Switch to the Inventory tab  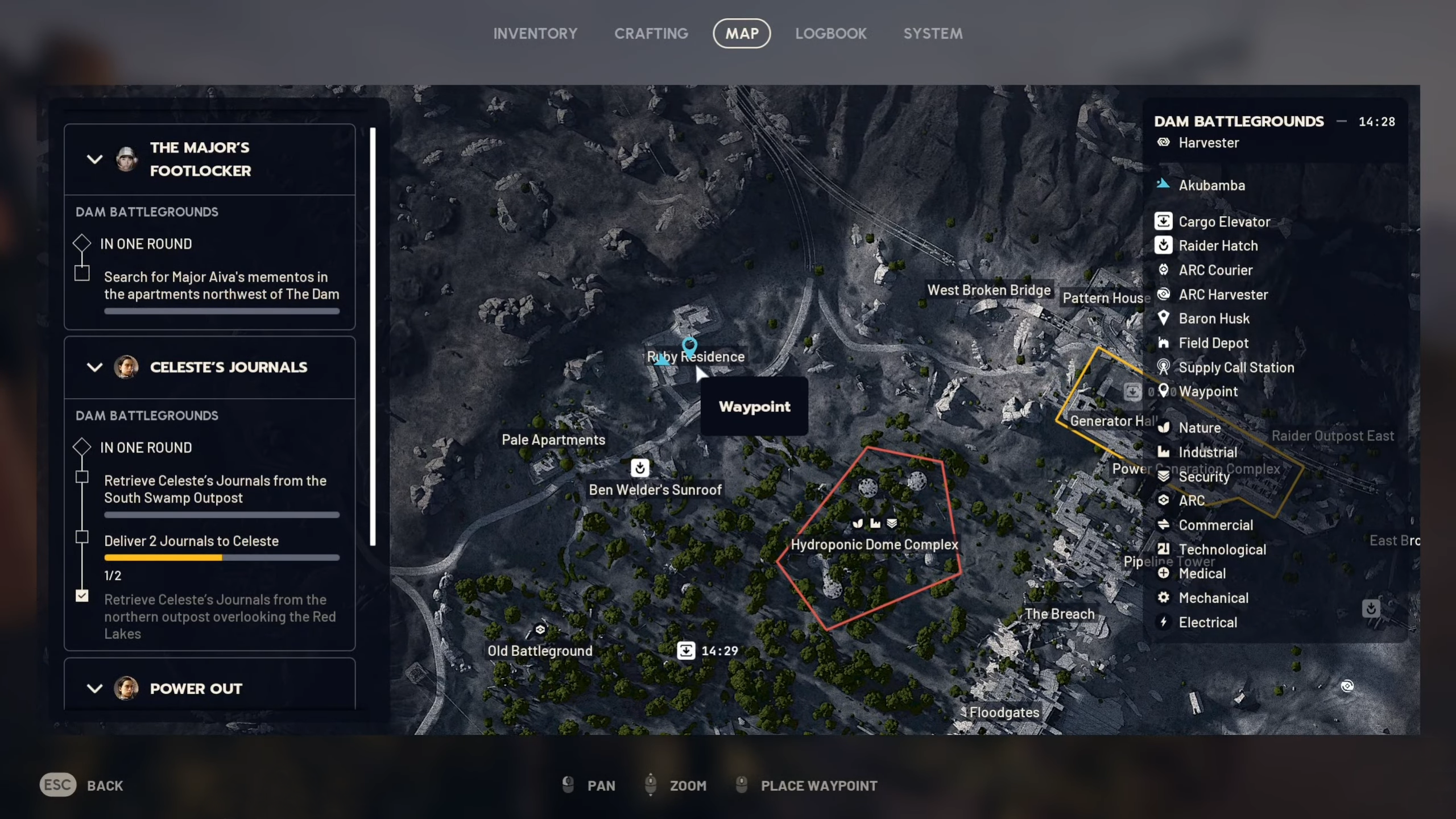click(535, 33)
